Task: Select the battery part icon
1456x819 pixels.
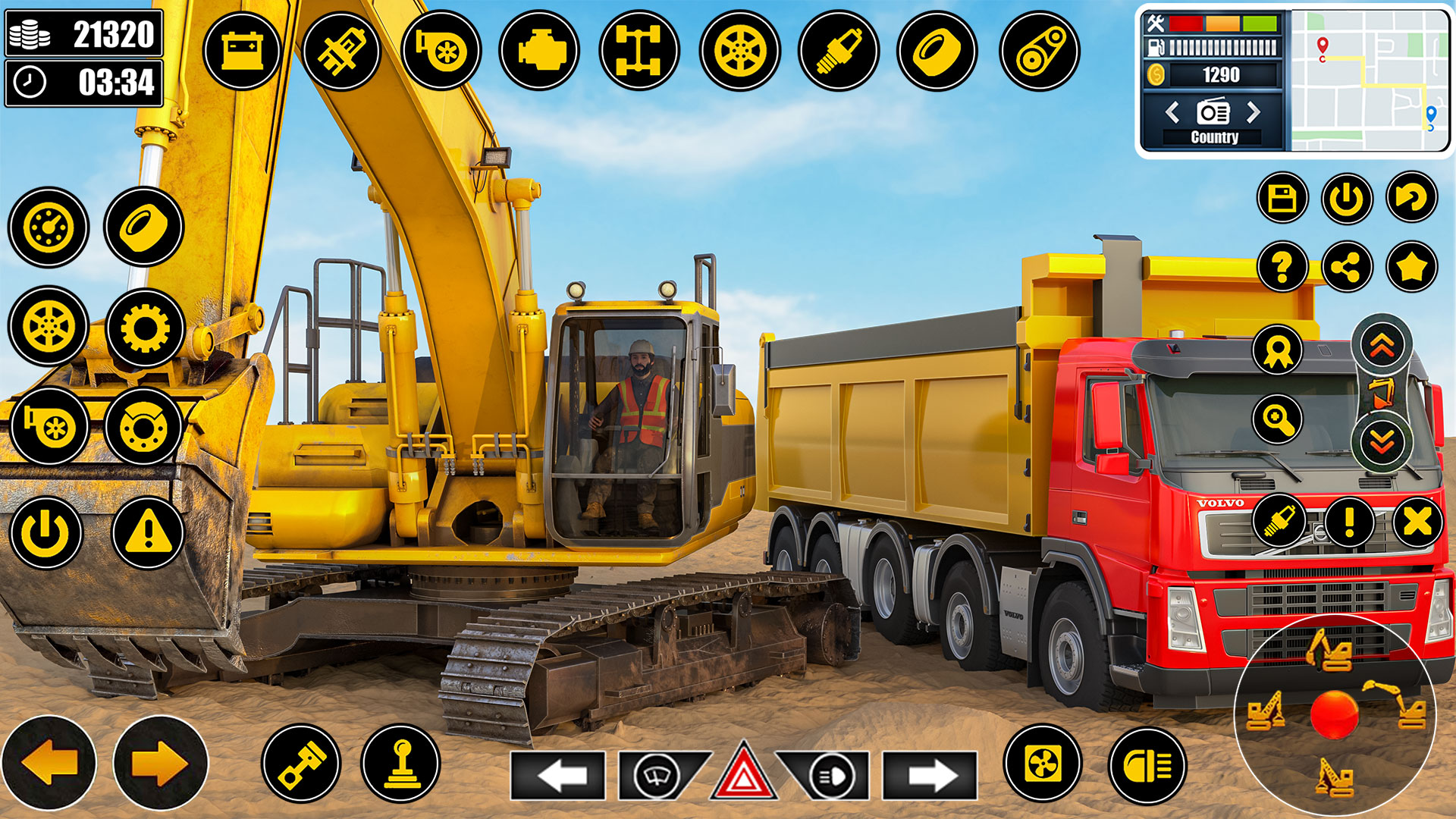Action: pos(241,50)
